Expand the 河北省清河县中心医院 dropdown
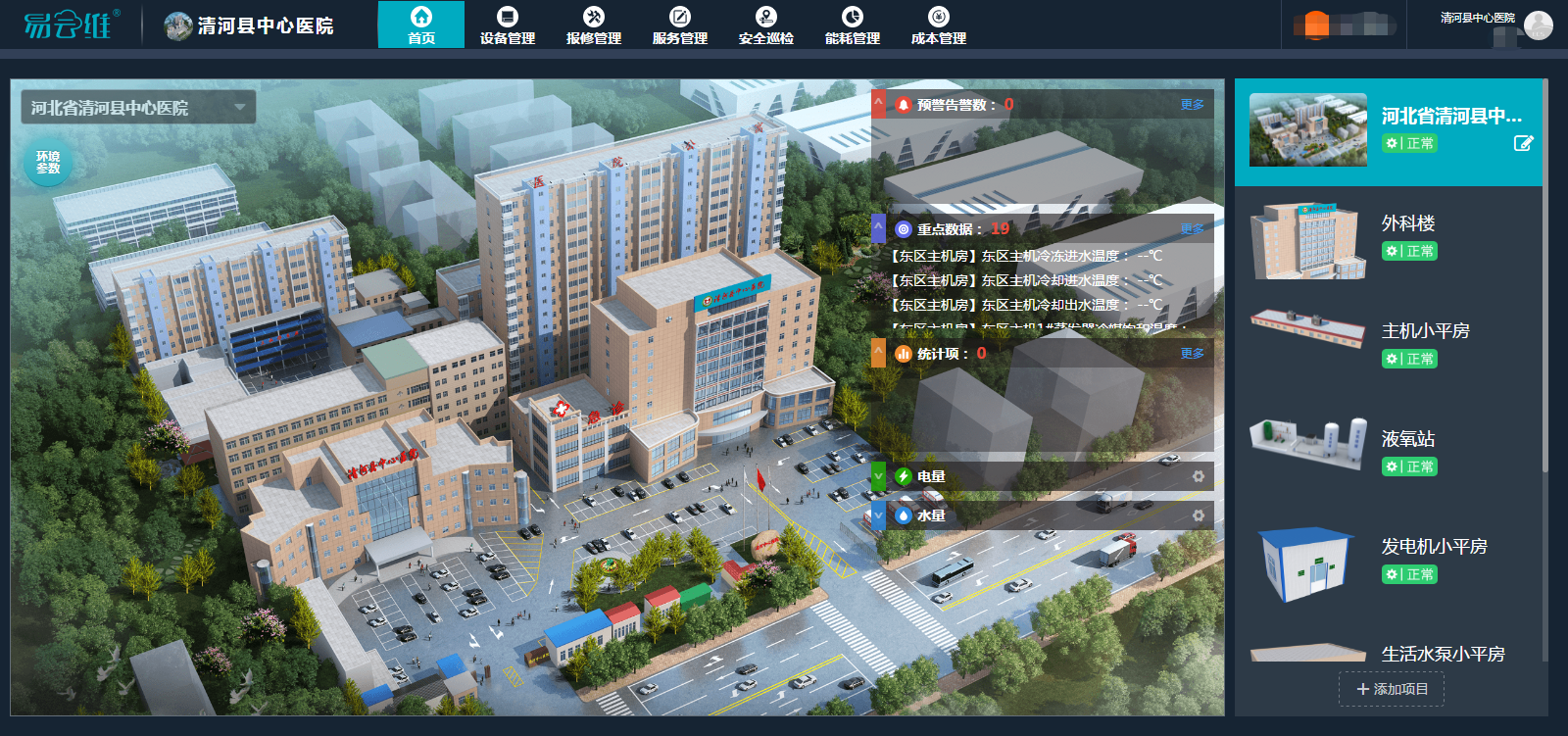1568x736 pixels. tap(239, 108)
